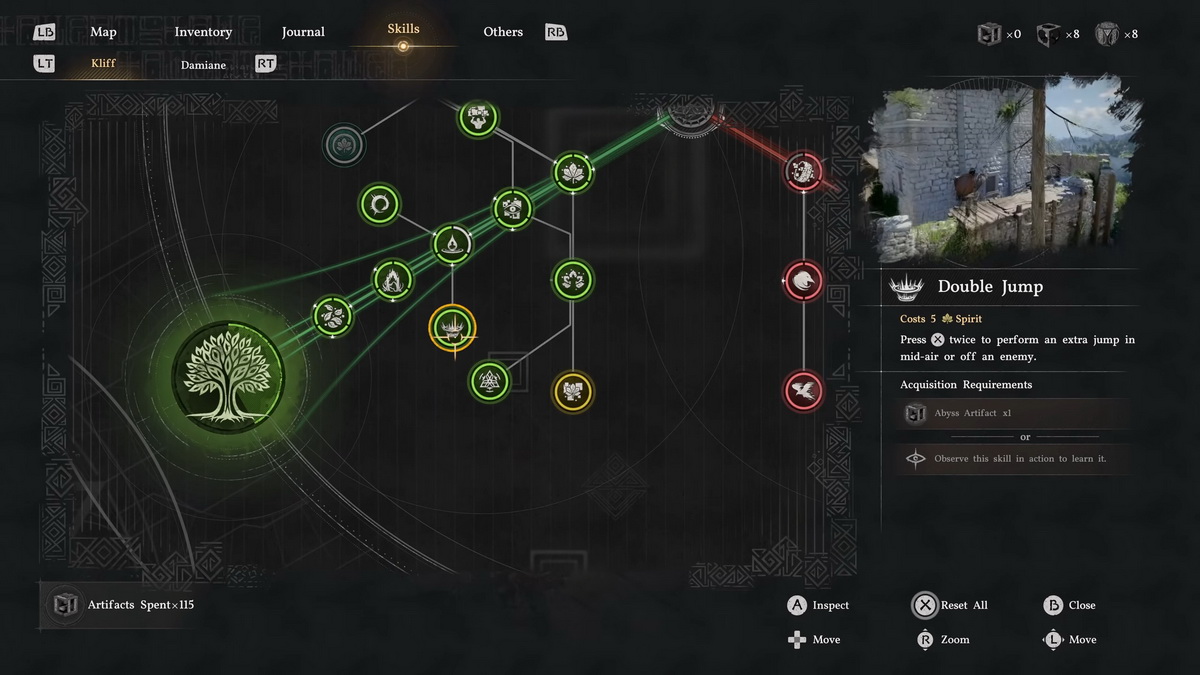Select the highlighted Double Jump skill node
Image resolution: width=1200 pixels, height=675 pixels.
[452, 328]
